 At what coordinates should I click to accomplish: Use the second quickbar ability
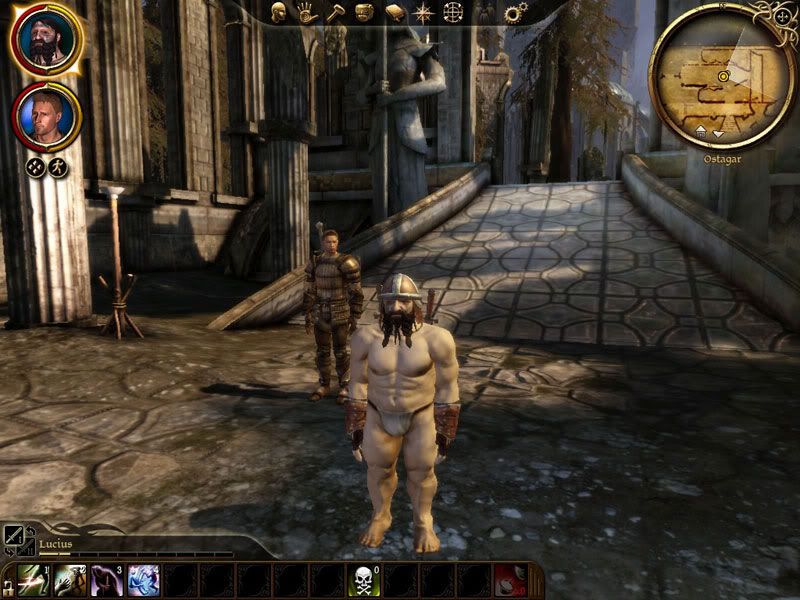tap(71, 580)
